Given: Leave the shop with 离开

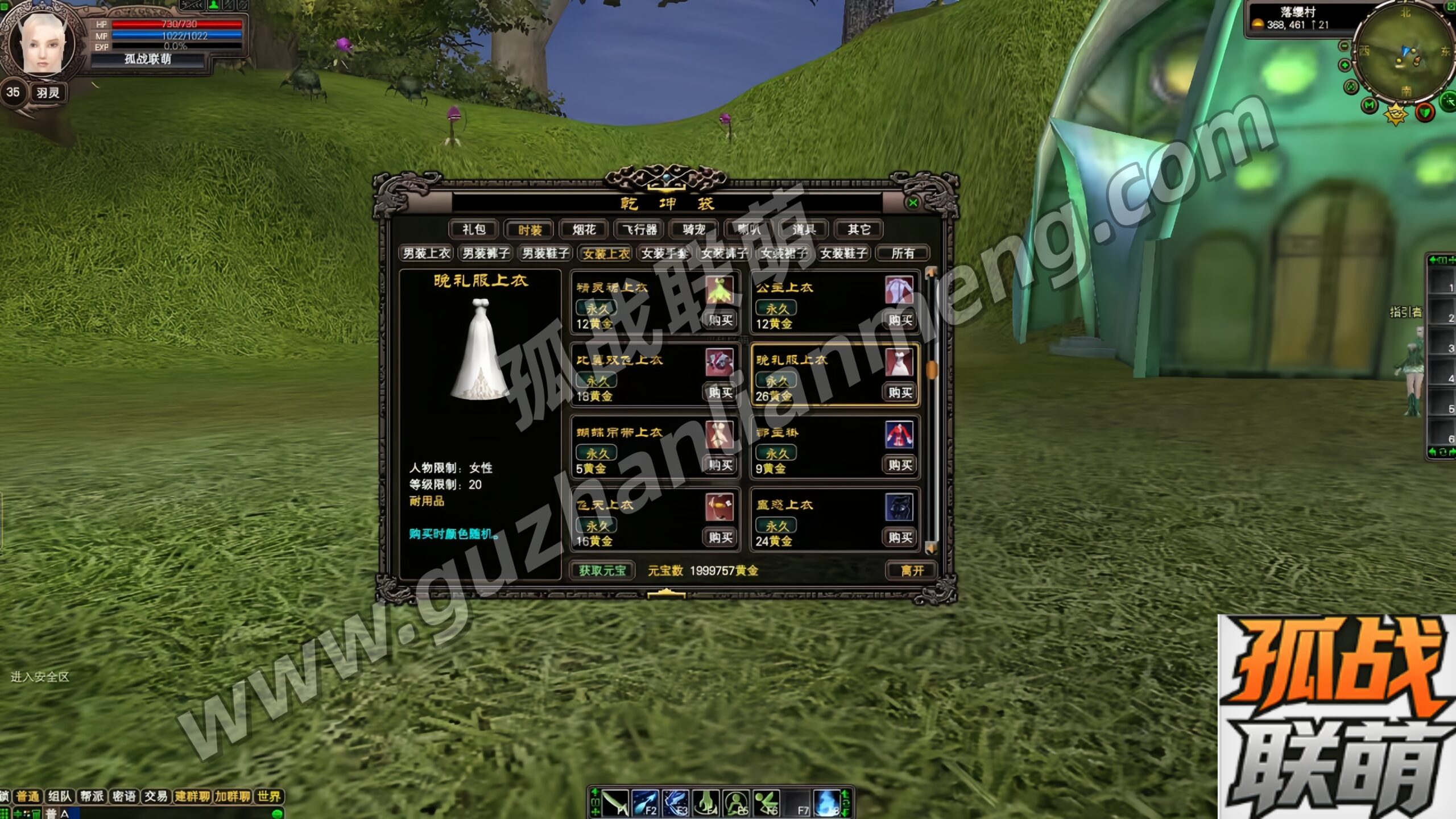Looking at the screenshot, I should [x=912, y=570].
